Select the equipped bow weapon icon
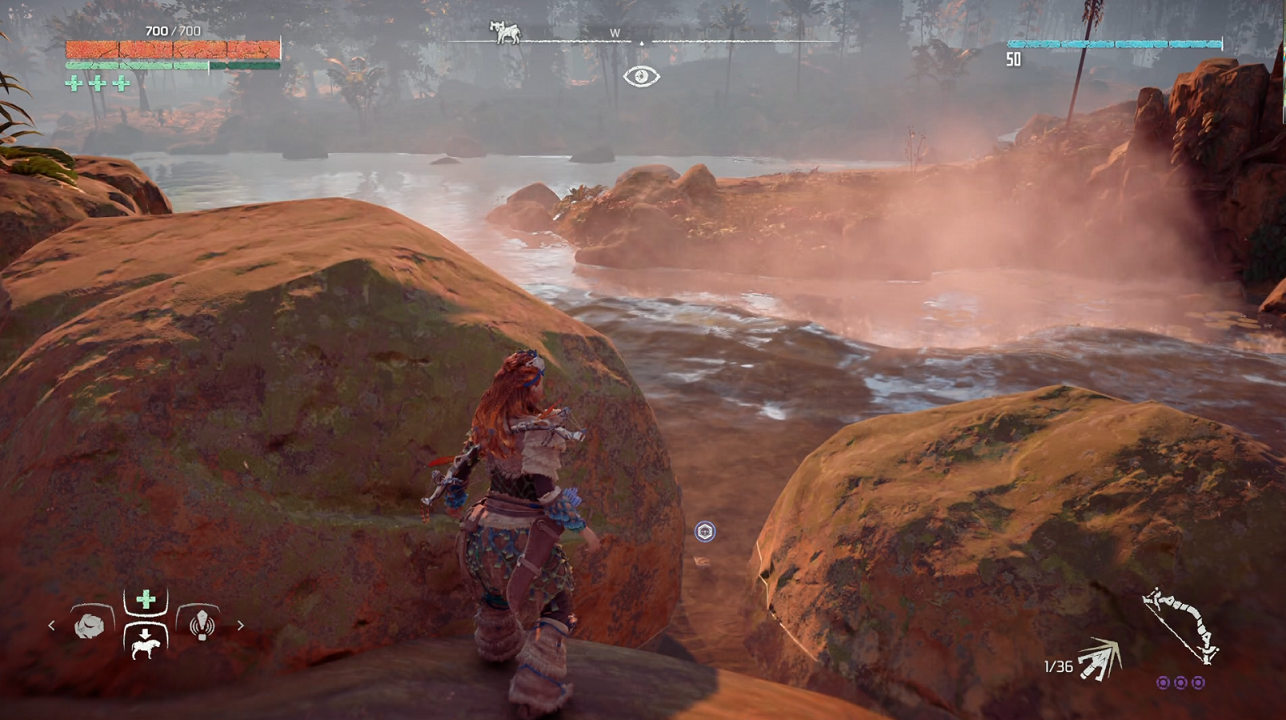 pyautogui.click(x=1180, y=625)
